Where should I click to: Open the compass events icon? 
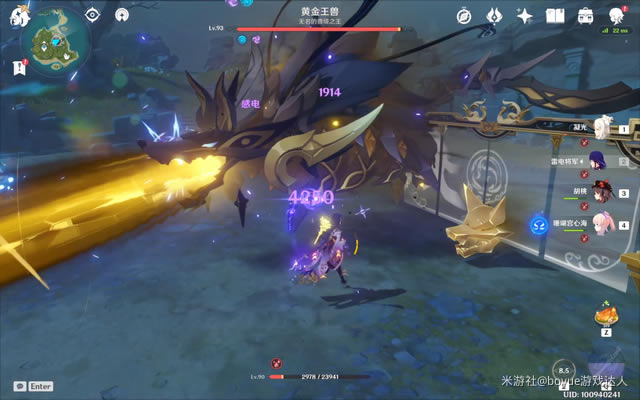(464, 15)
